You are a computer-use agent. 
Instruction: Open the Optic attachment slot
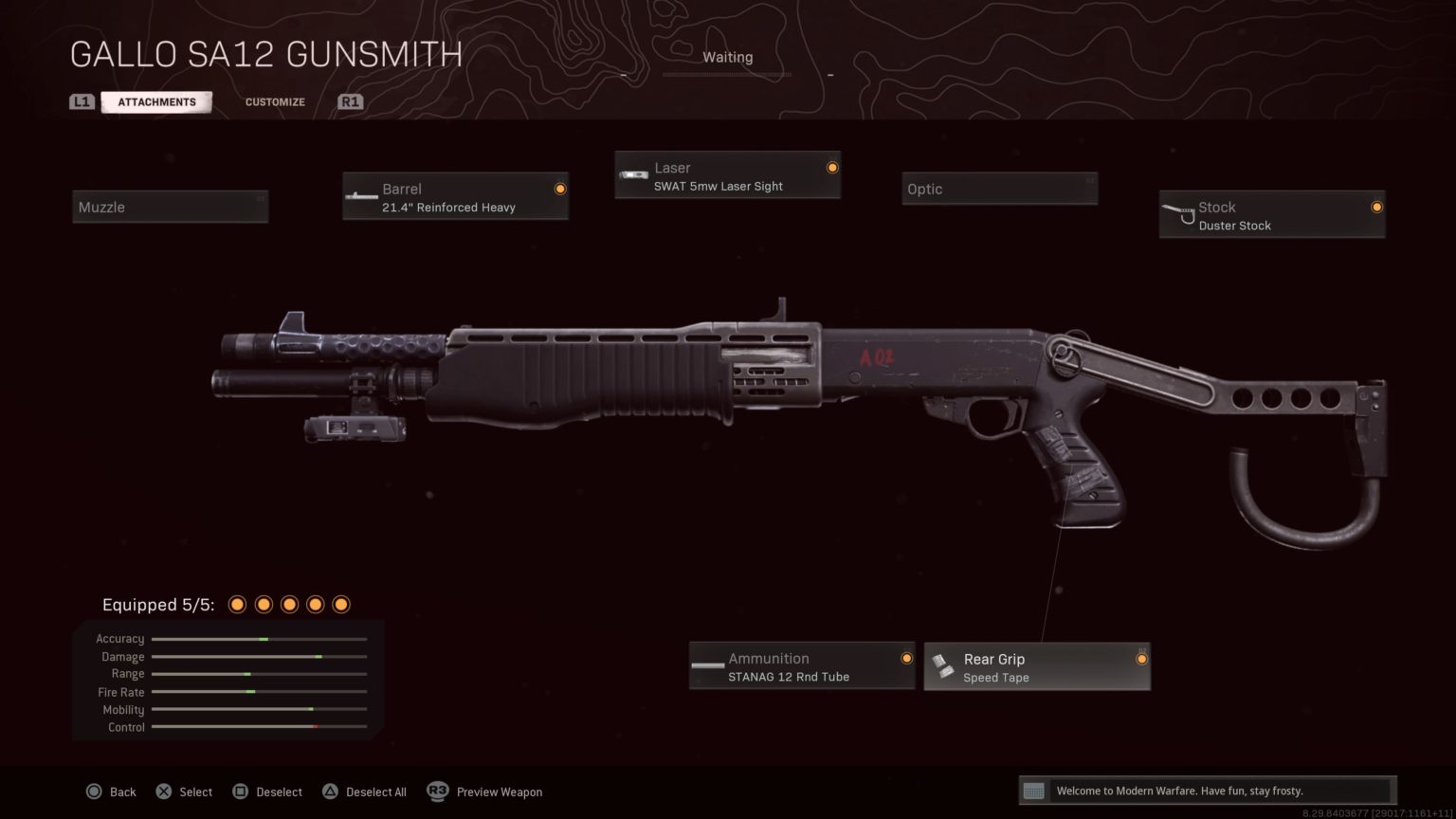[998, 189]
